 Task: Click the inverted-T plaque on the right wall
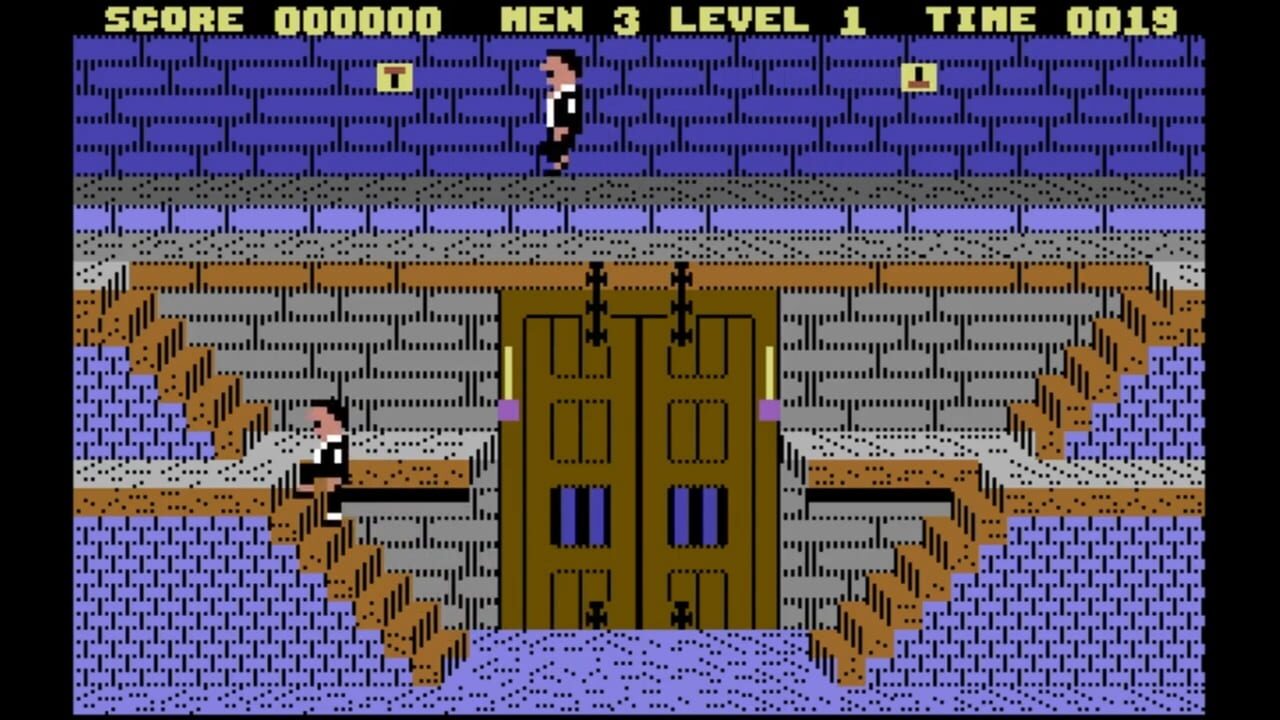(918, 79)
